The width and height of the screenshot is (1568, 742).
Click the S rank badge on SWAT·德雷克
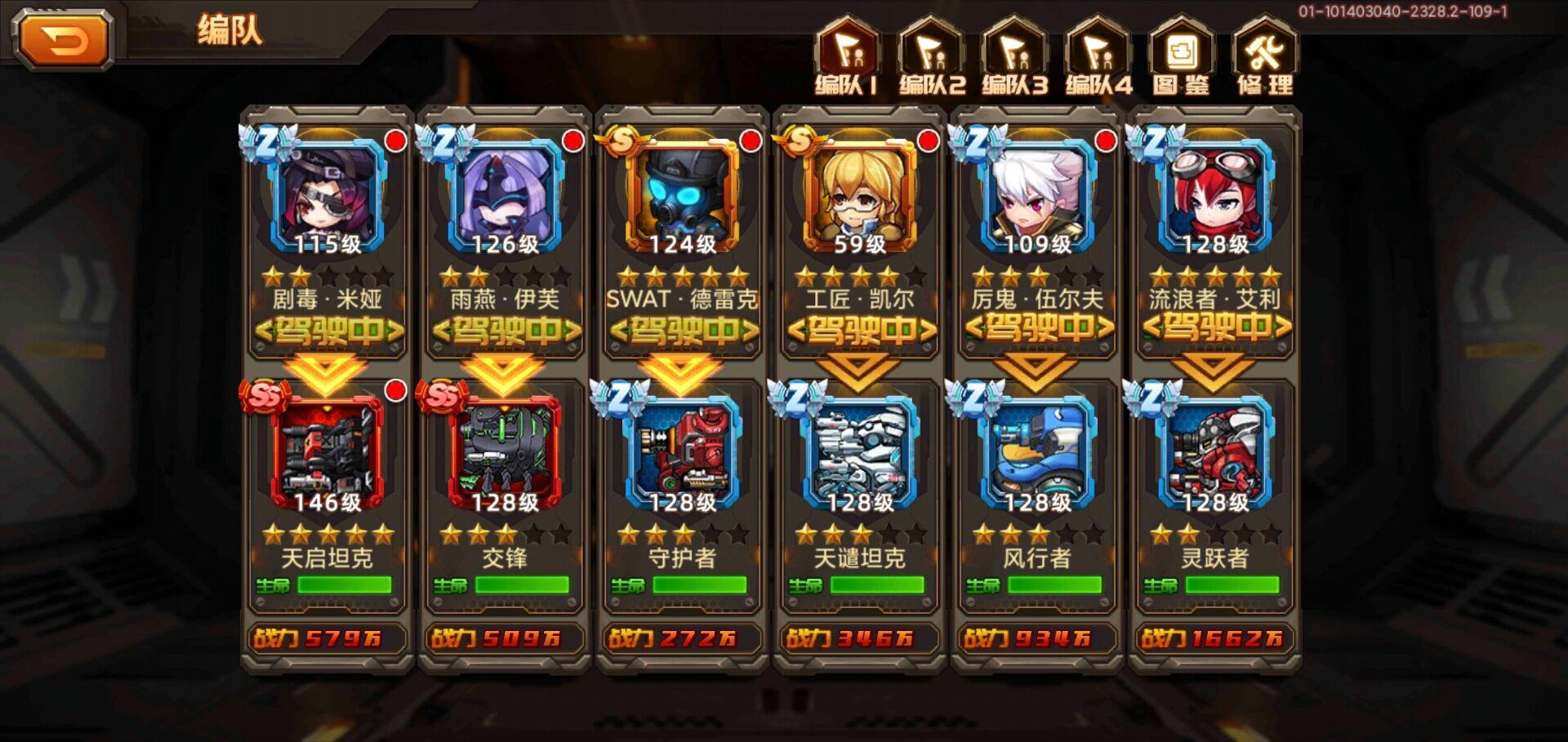(x=625, y=140)
